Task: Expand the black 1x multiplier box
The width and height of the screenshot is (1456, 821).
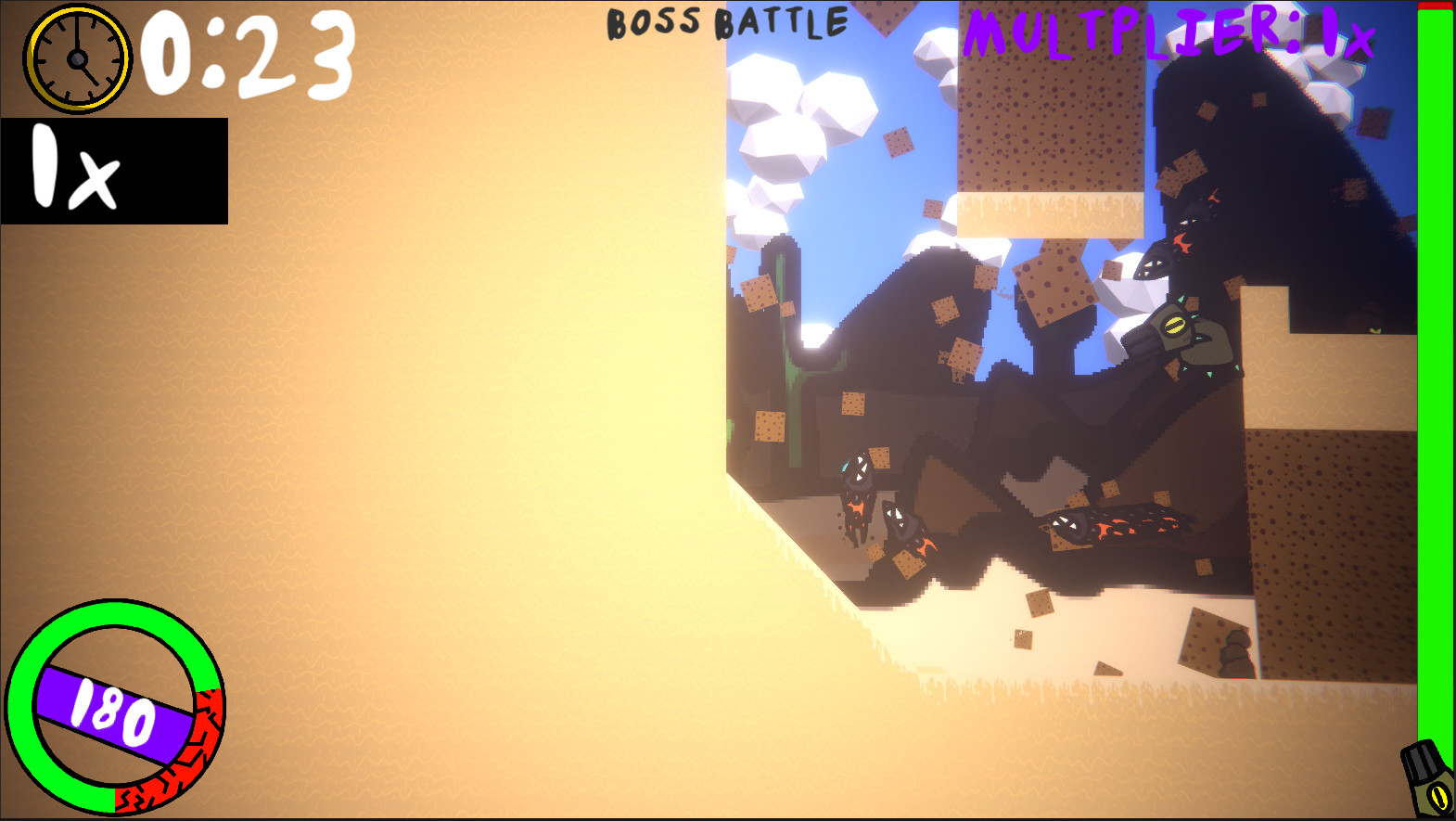Action: 116,172
